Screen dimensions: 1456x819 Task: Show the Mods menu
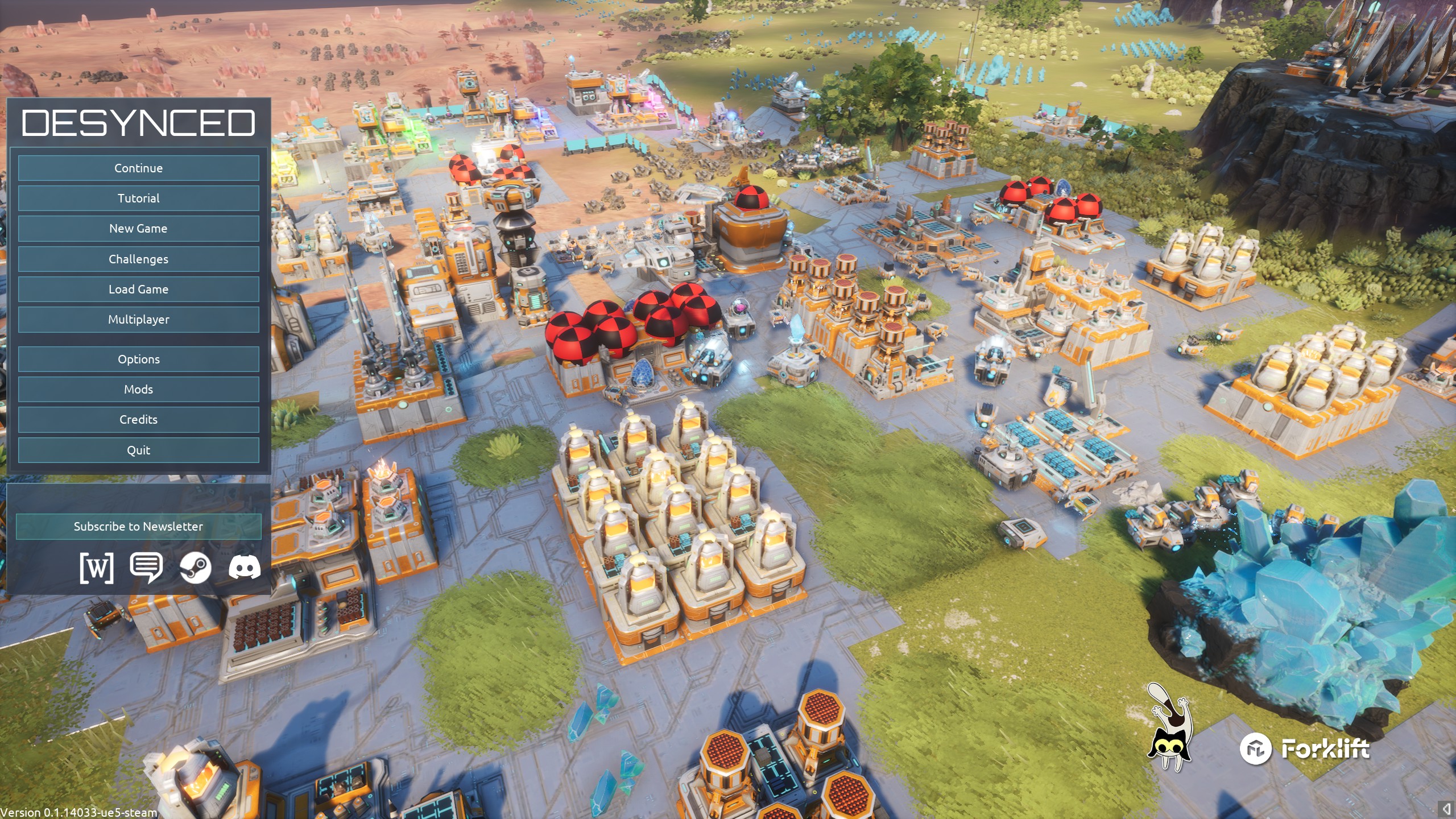[x=138, y=390]
